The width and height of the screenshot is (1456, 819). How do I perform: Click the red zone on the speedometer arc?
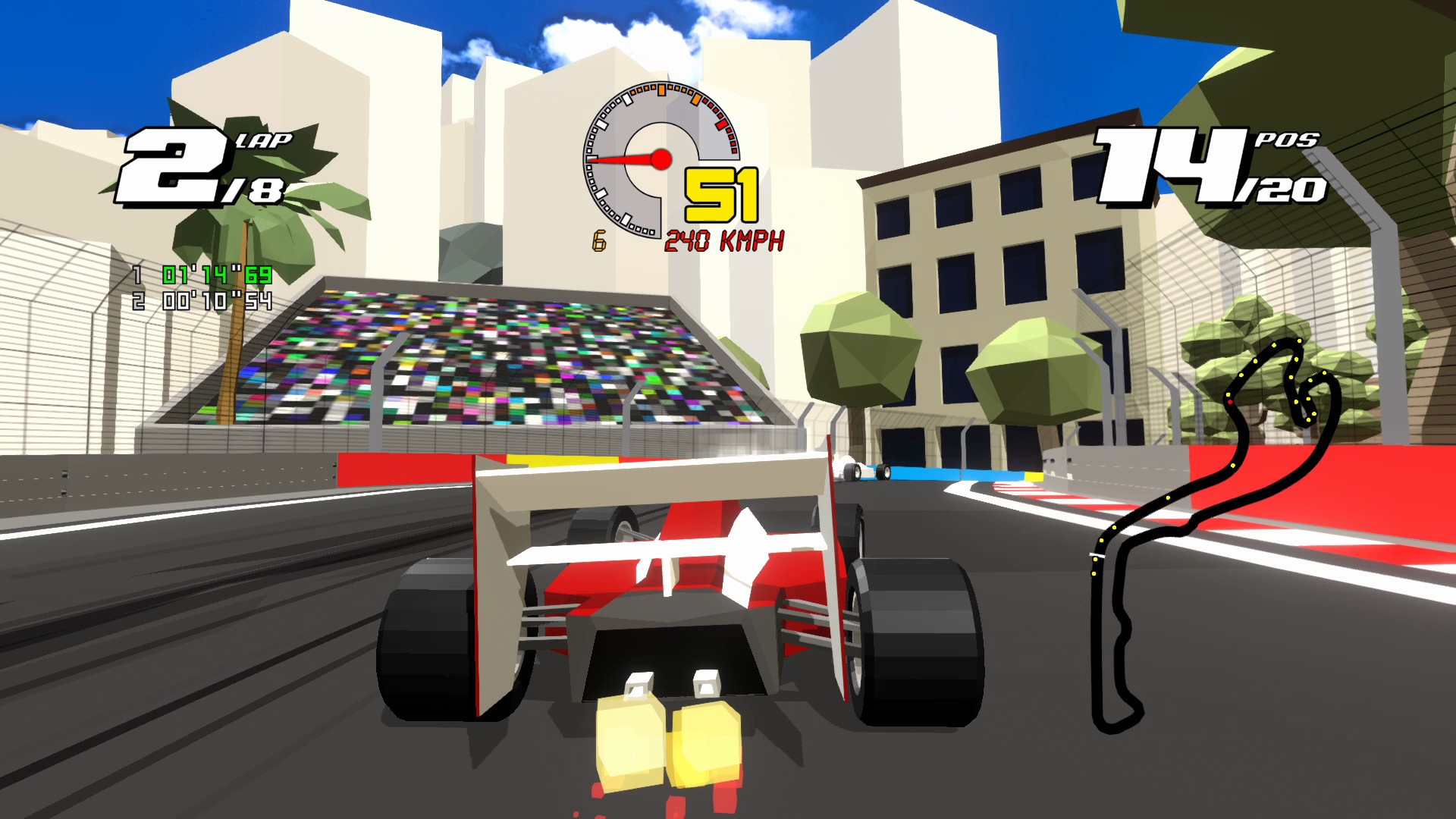pyautogui.click(x=721, y=125)
